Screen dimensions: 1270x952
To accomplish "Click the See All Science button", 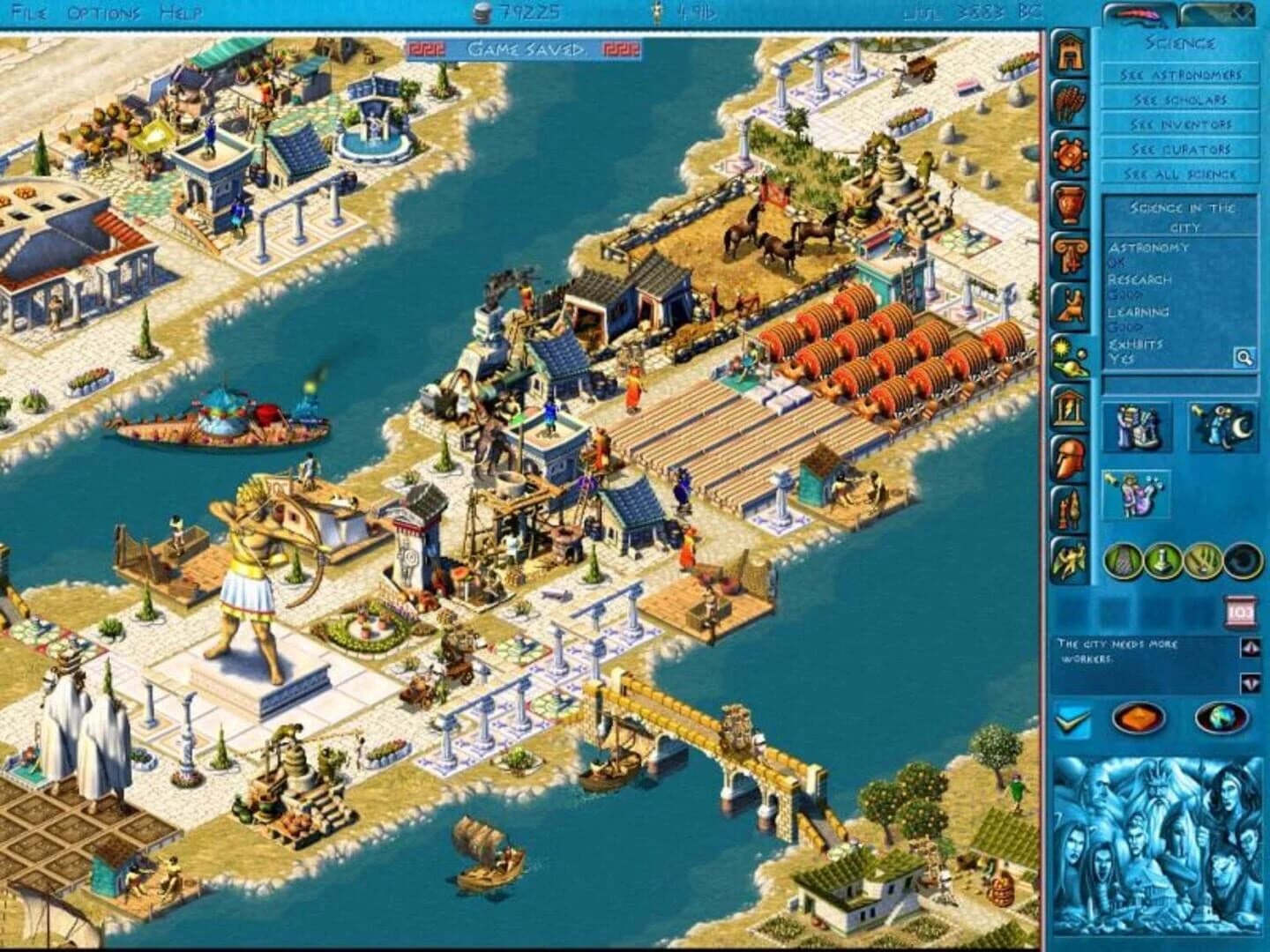I will tap(1179, 175).
